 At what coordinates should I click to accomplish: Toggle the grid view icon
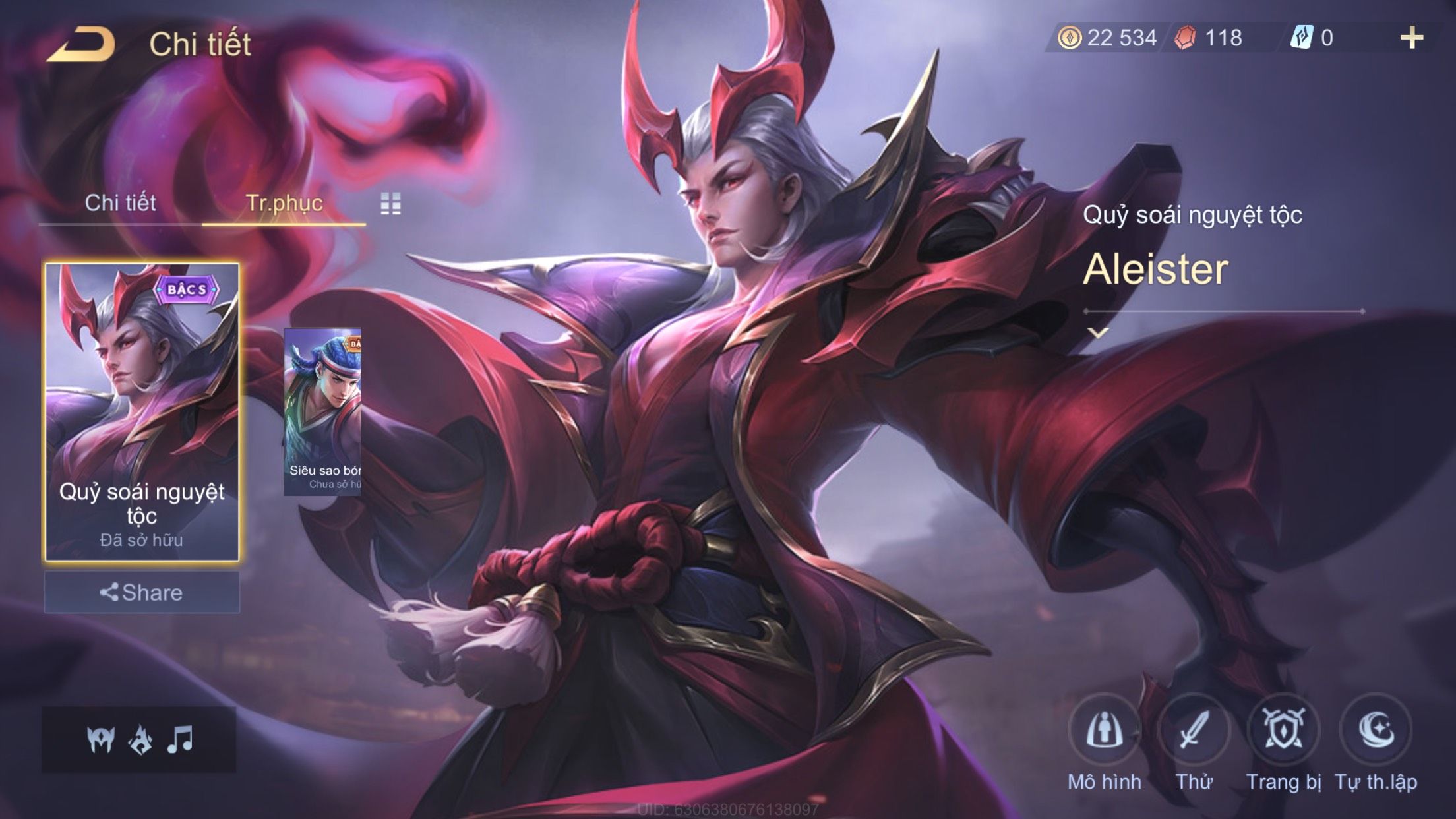pyautogui.click(x=390, y=204)
